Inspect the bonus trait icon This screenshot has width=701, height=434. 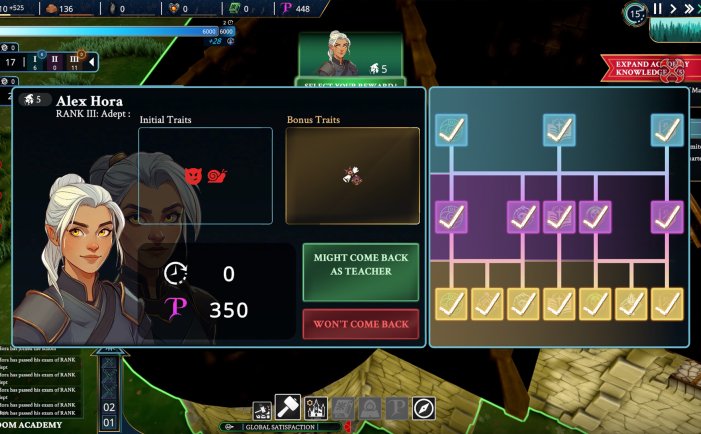[x=352, y=175]
